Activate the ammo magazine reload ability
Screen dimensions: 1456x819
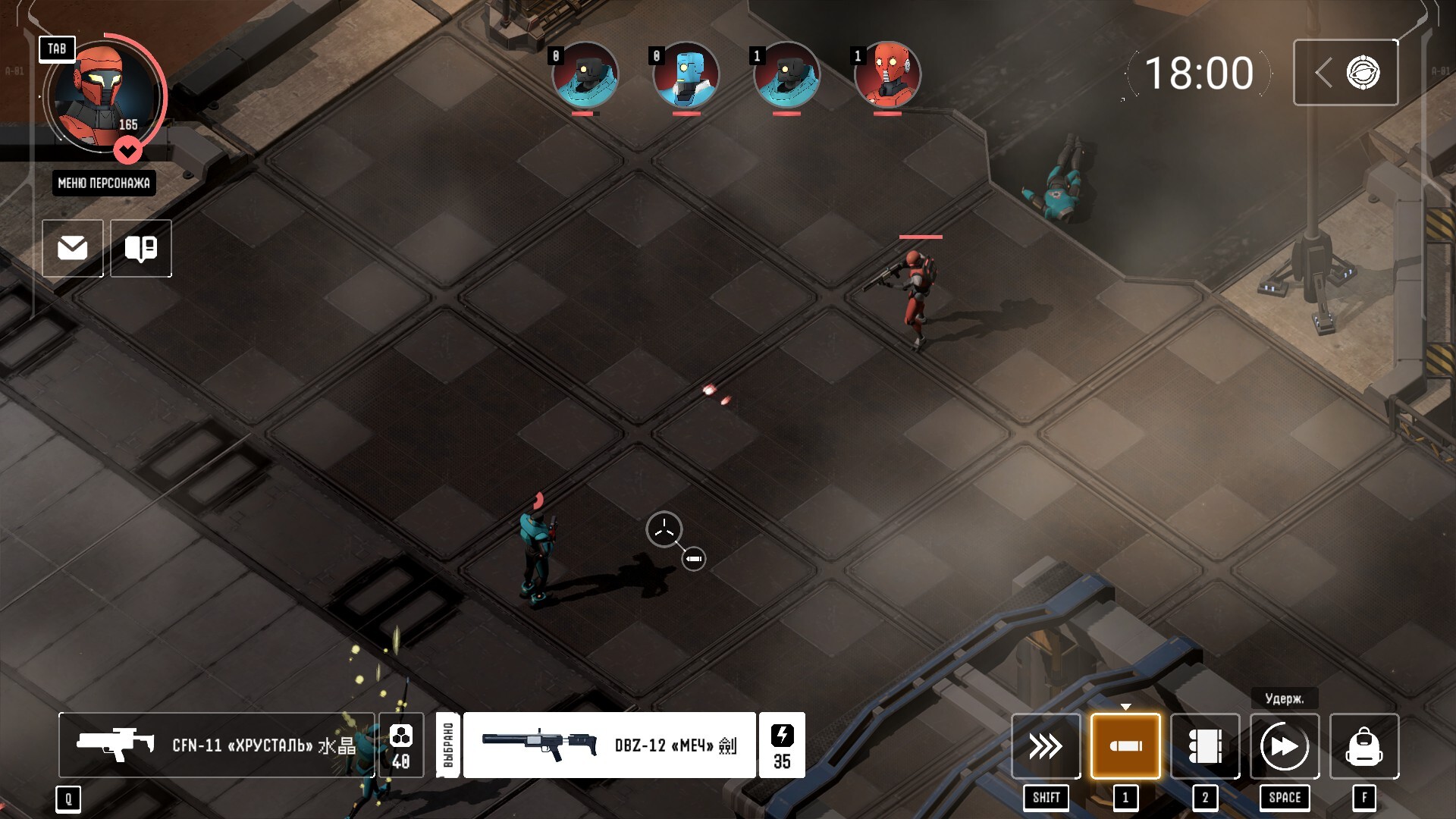(1205, 746)
